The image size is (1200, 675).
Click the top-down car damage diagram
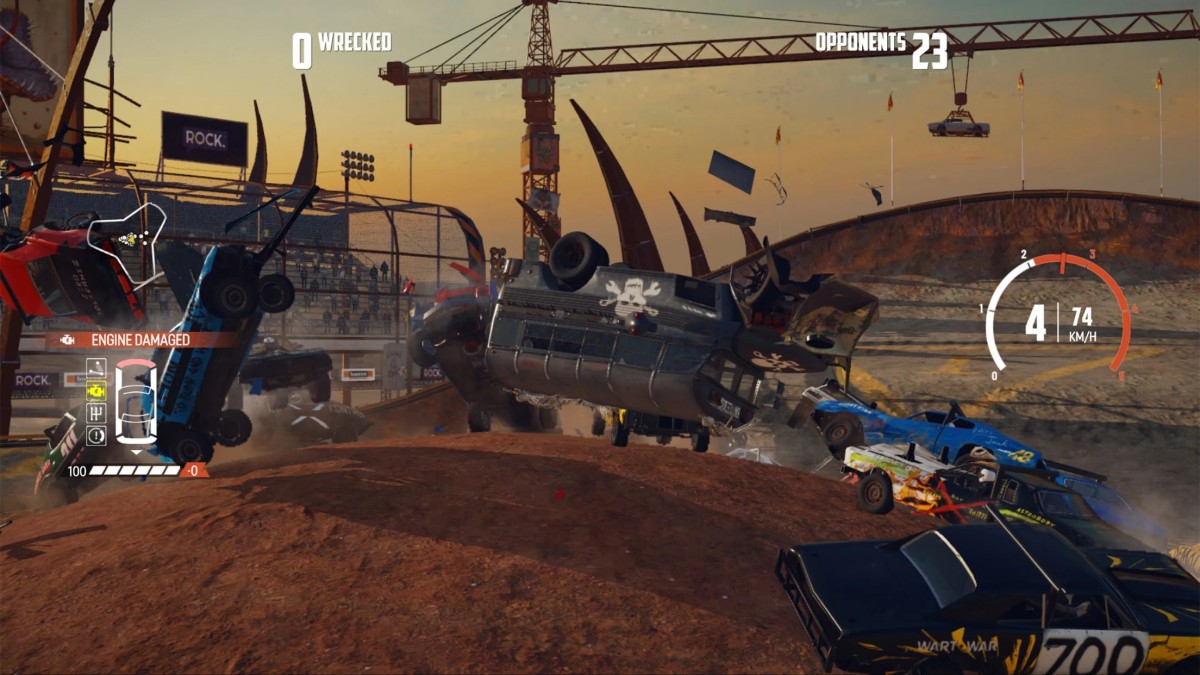tap(136, 402)
